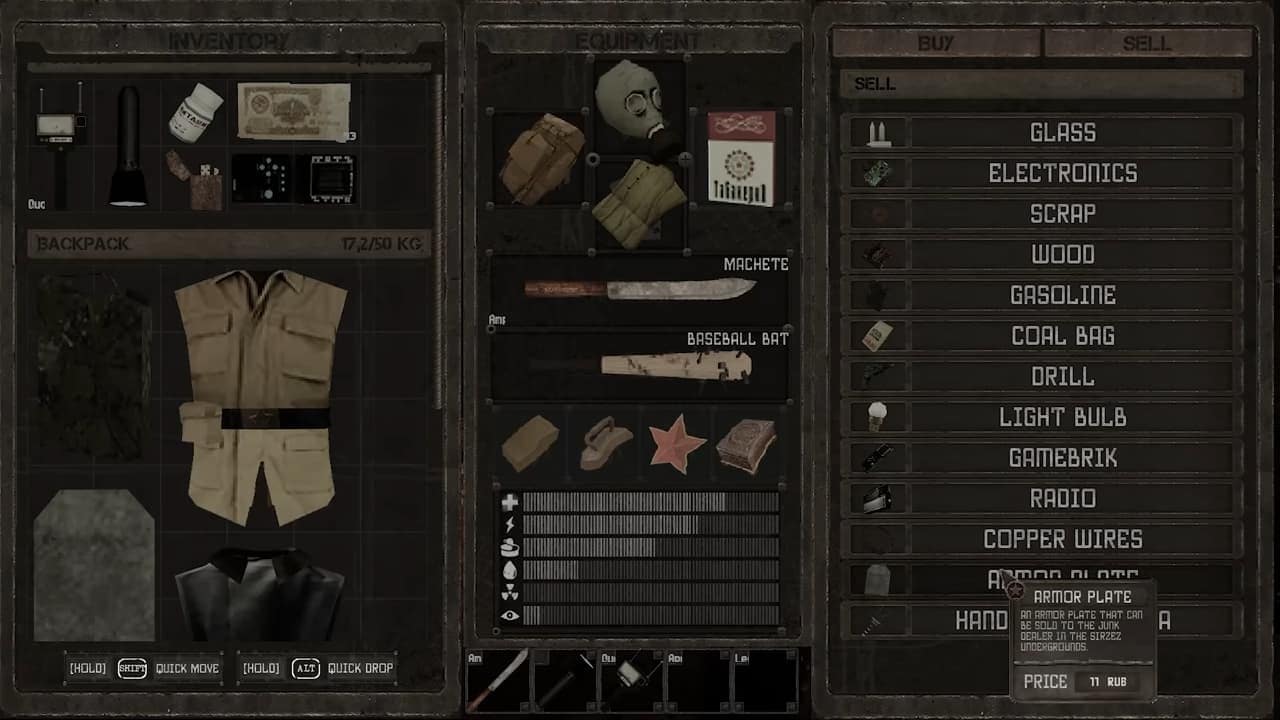1280x720 pixels.
Task: Choose Coal Bag in the sell list
Action: click(1062, 336)
